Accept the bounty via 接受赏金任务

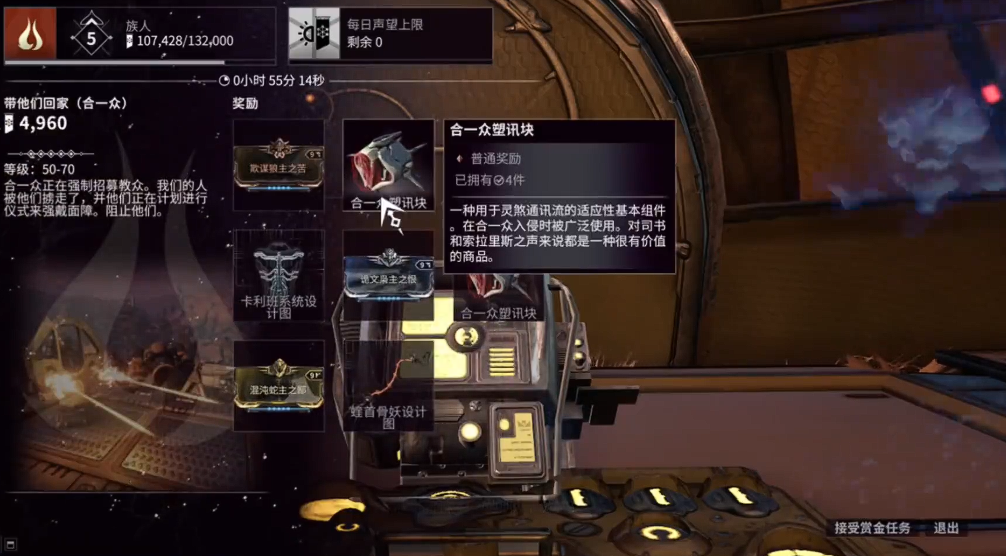click(x=872, y=528)
